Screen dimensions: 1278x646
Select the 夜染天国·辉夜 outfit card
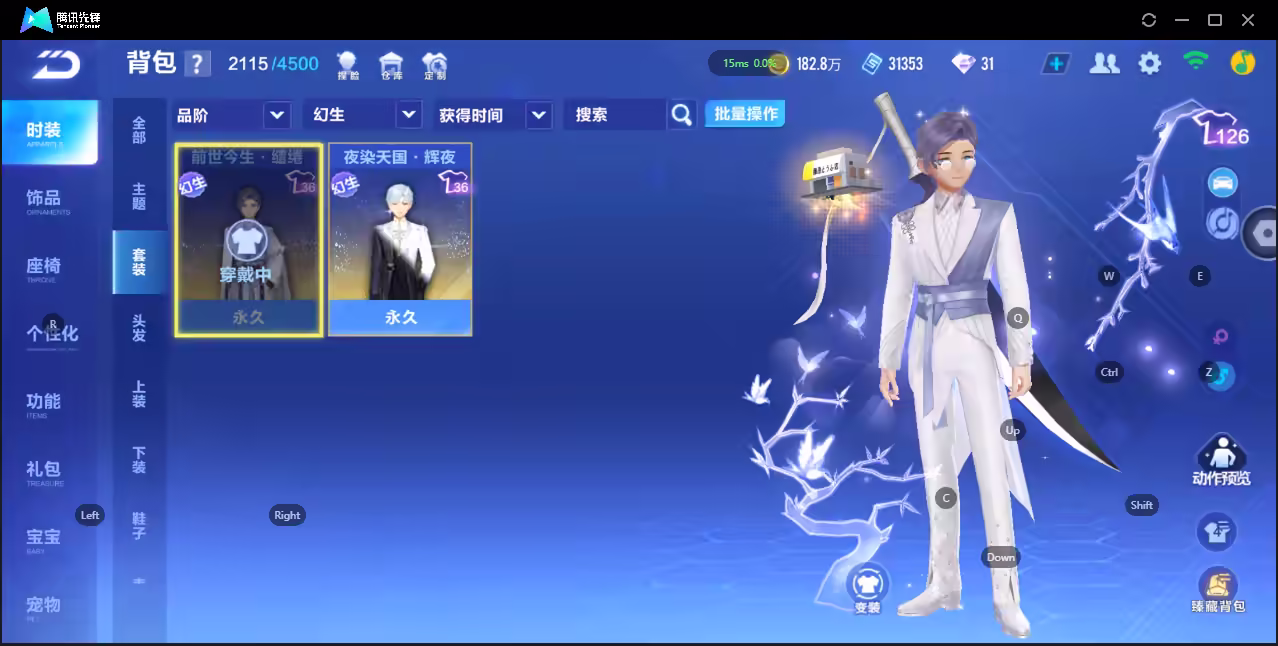pos(400,239)
